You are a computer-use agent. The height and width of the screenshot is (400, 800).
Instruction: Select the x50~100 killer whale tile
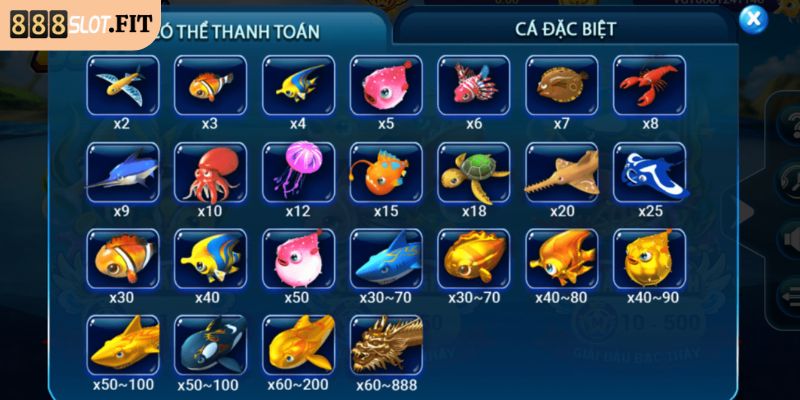tap(210, 345)
